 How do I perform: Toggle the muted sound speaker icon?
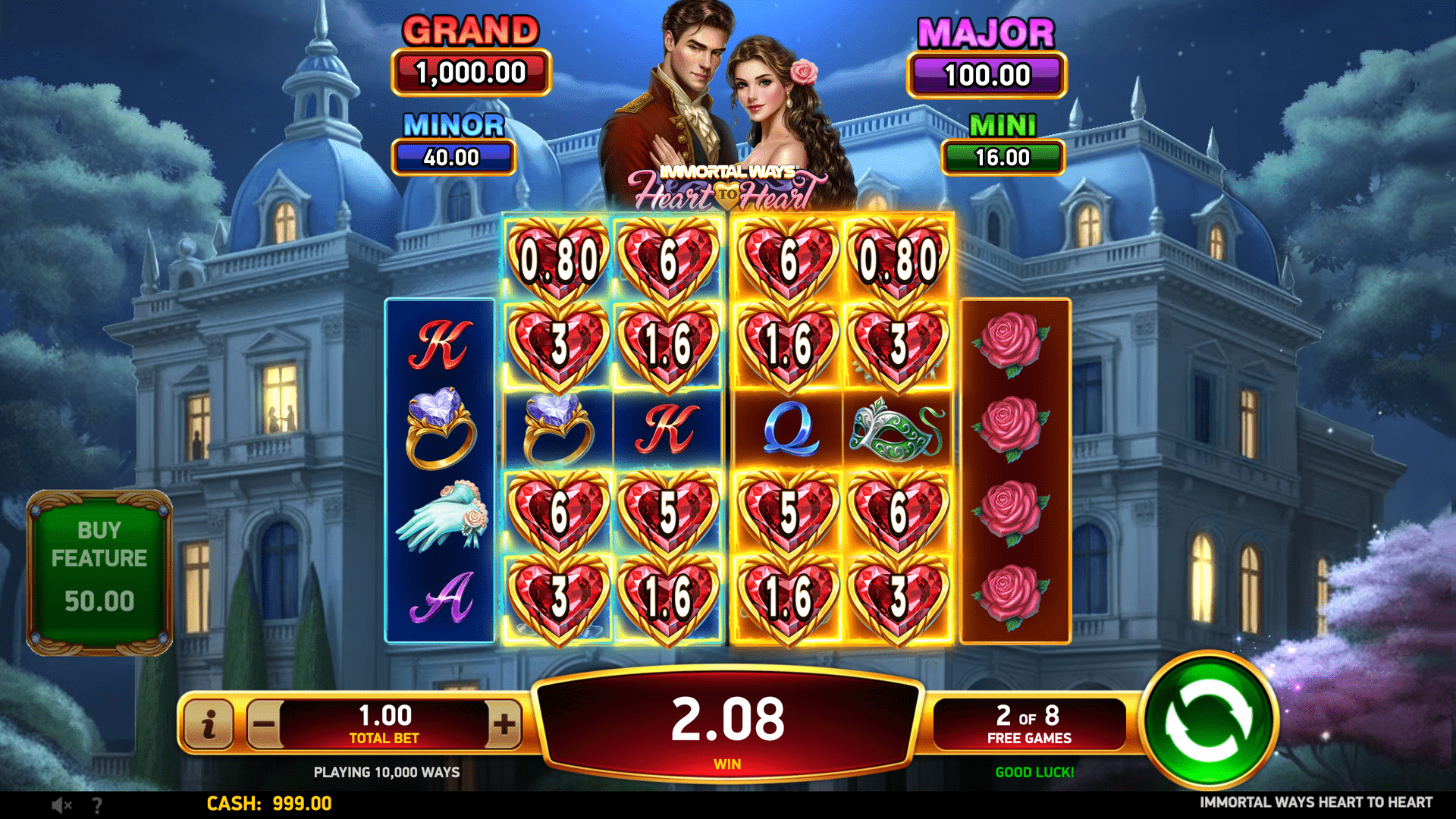(61, 805)
